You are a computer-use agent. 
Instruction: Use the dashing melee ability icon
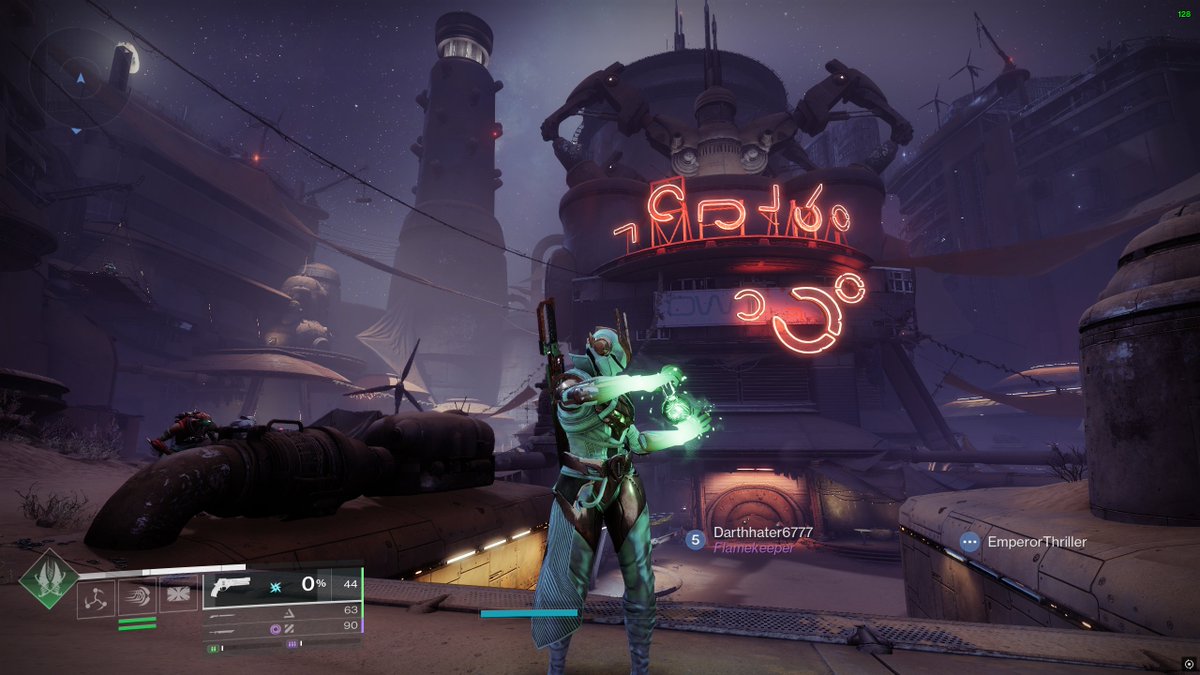coord(137,597)
